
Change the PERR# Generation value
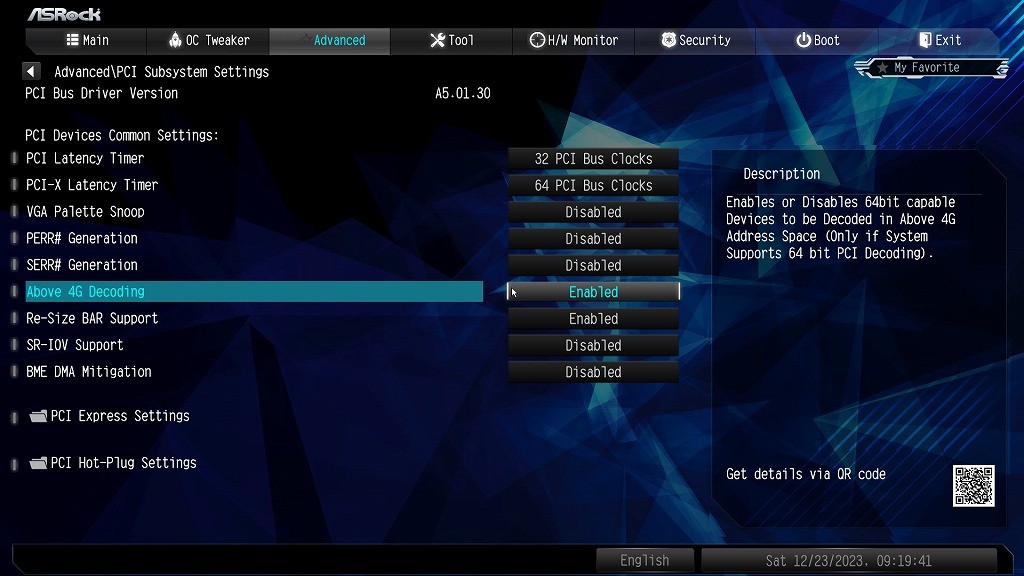pos(593,239)
